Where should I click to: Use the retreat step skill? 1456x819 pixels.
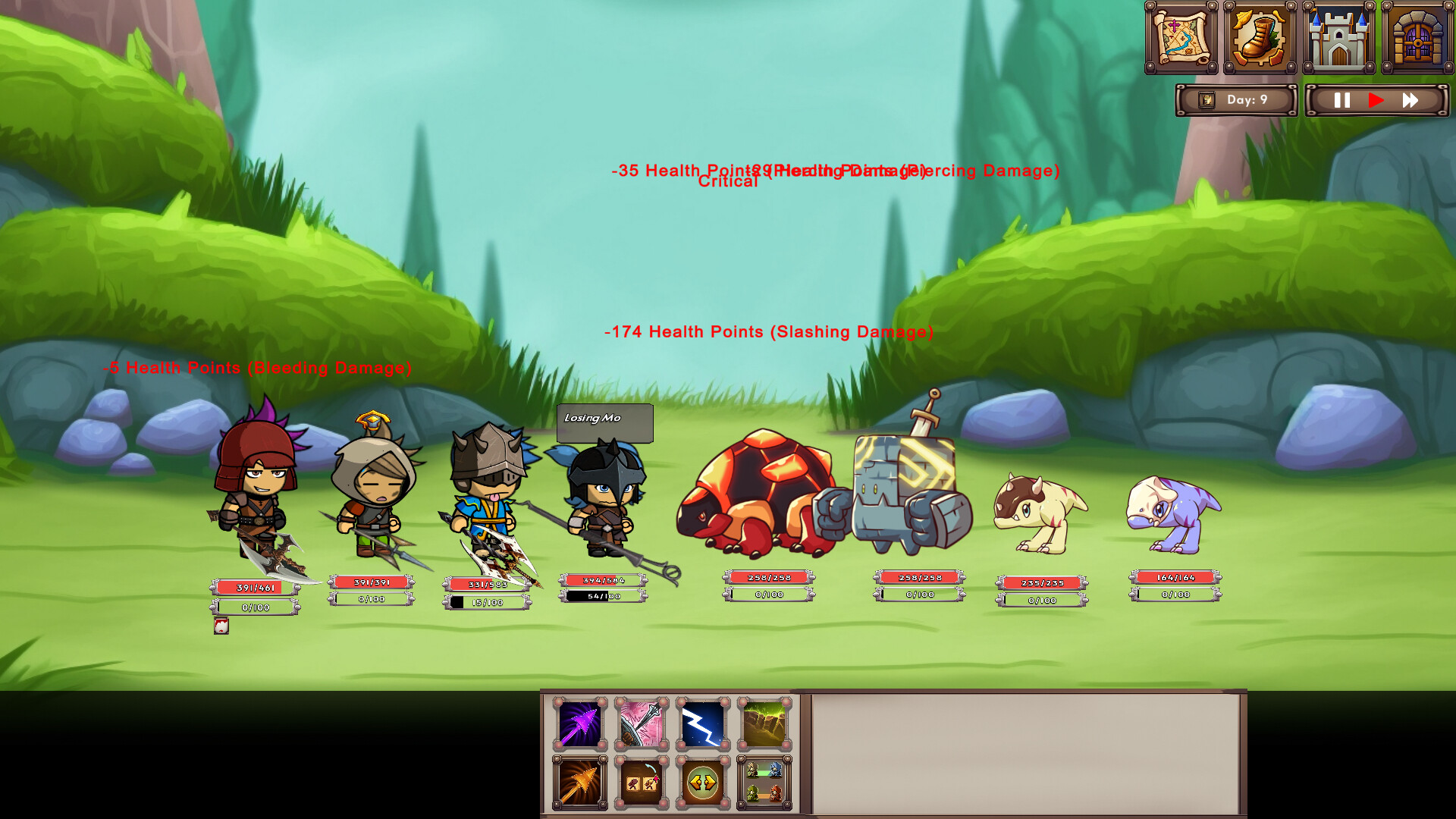tap(641, 780)
